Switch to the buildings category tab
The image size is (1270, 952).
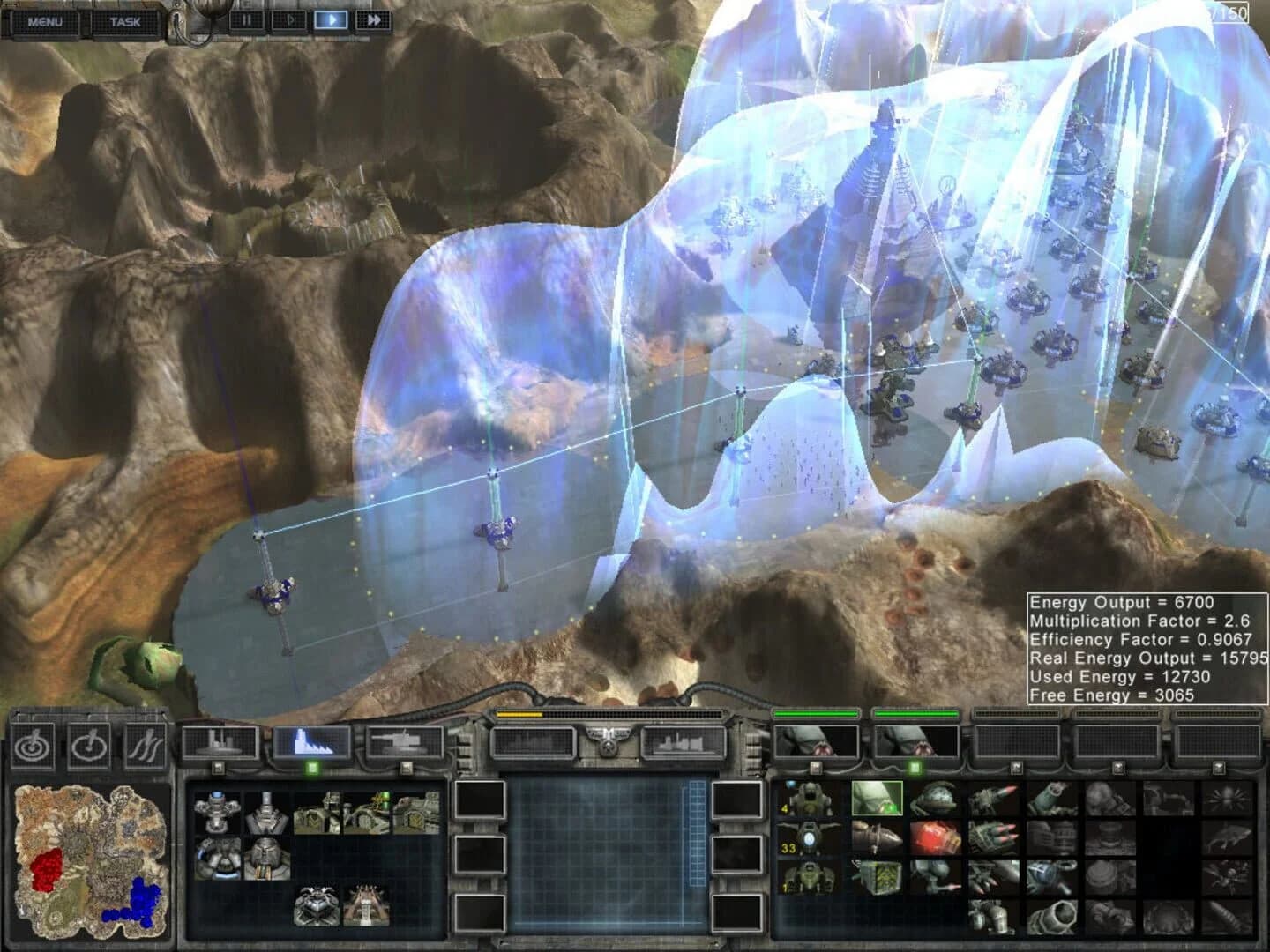pos(216,742)
